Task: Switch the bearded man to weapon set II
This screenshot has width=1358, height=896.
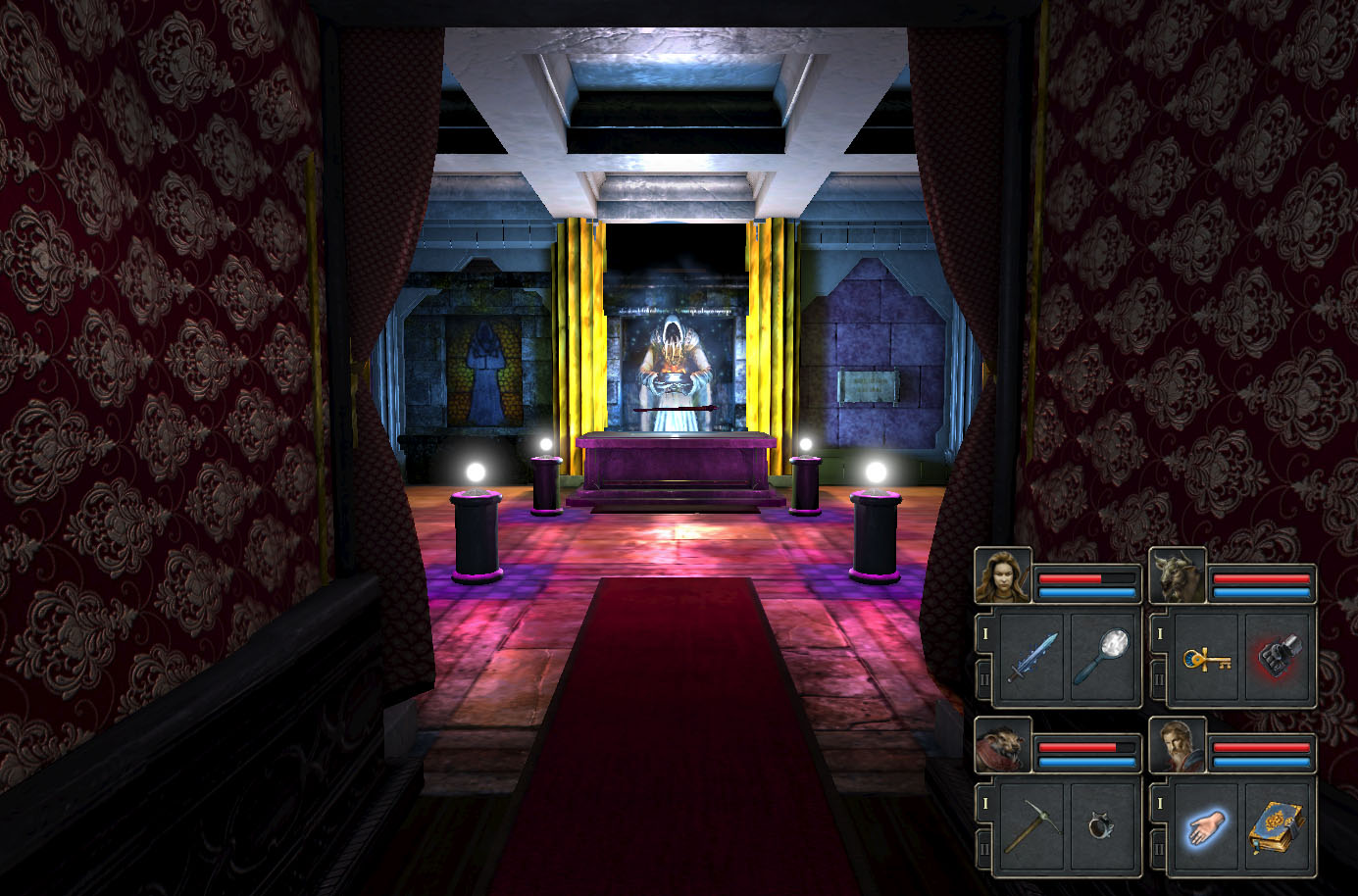Action: (1159, 848)
